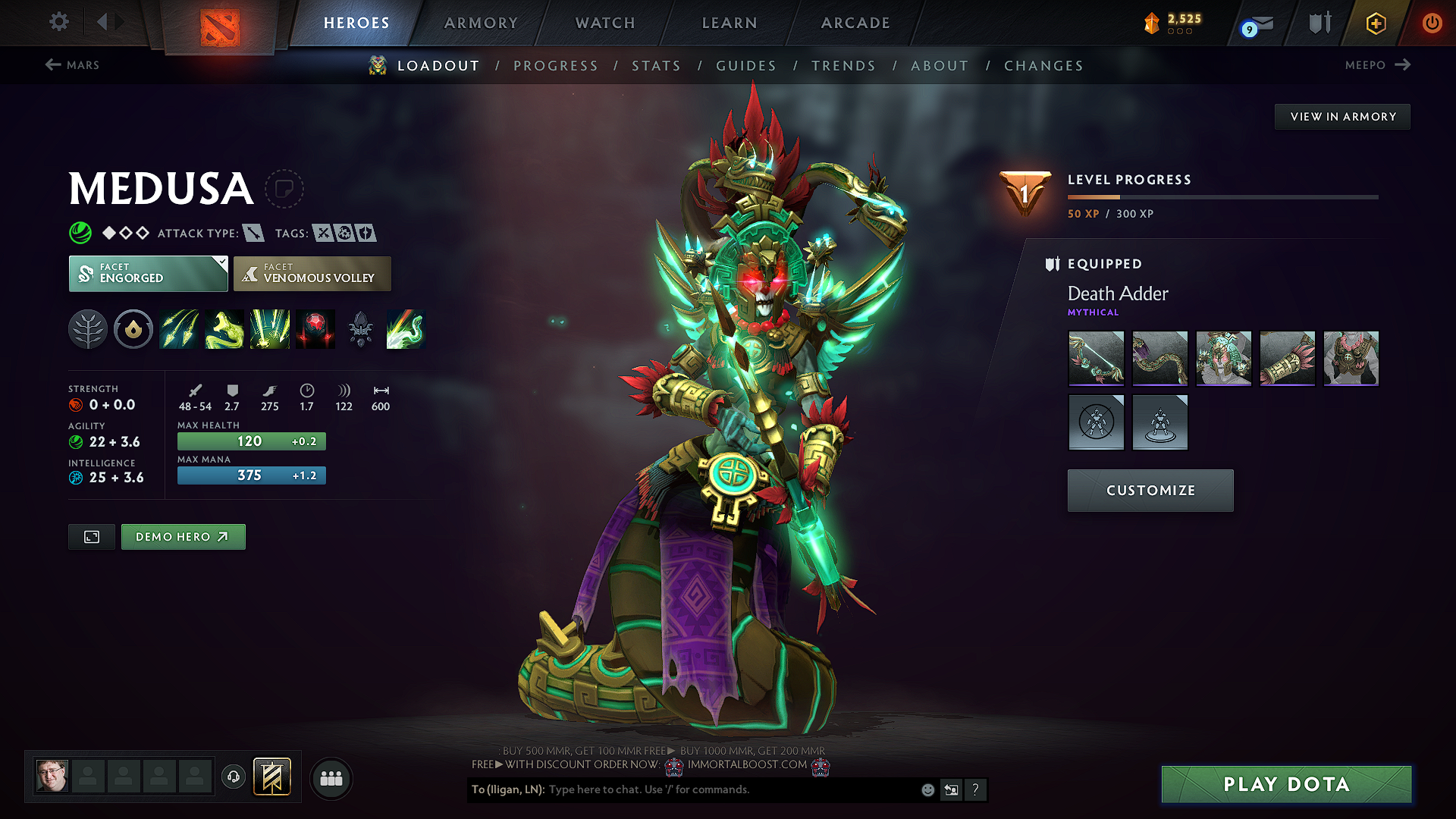The width and height of the screenshot is (1456, 819).
Task: Click the Dota Plus hexagon icon
Action: [1375, 23]
